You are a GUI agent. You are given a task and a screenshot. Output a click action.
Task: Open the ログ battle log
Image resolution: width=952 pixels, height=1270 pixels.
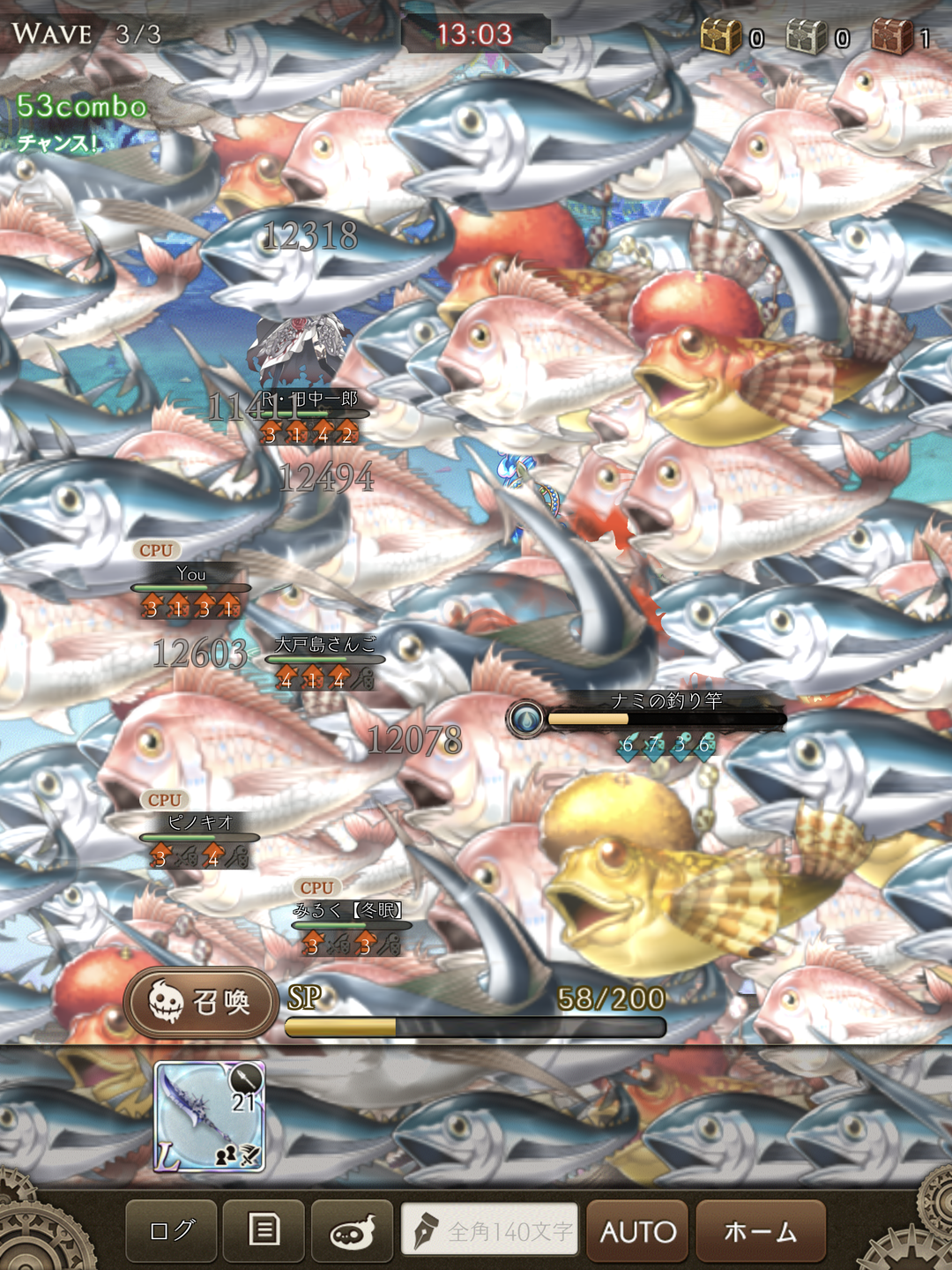(171, 1230)
